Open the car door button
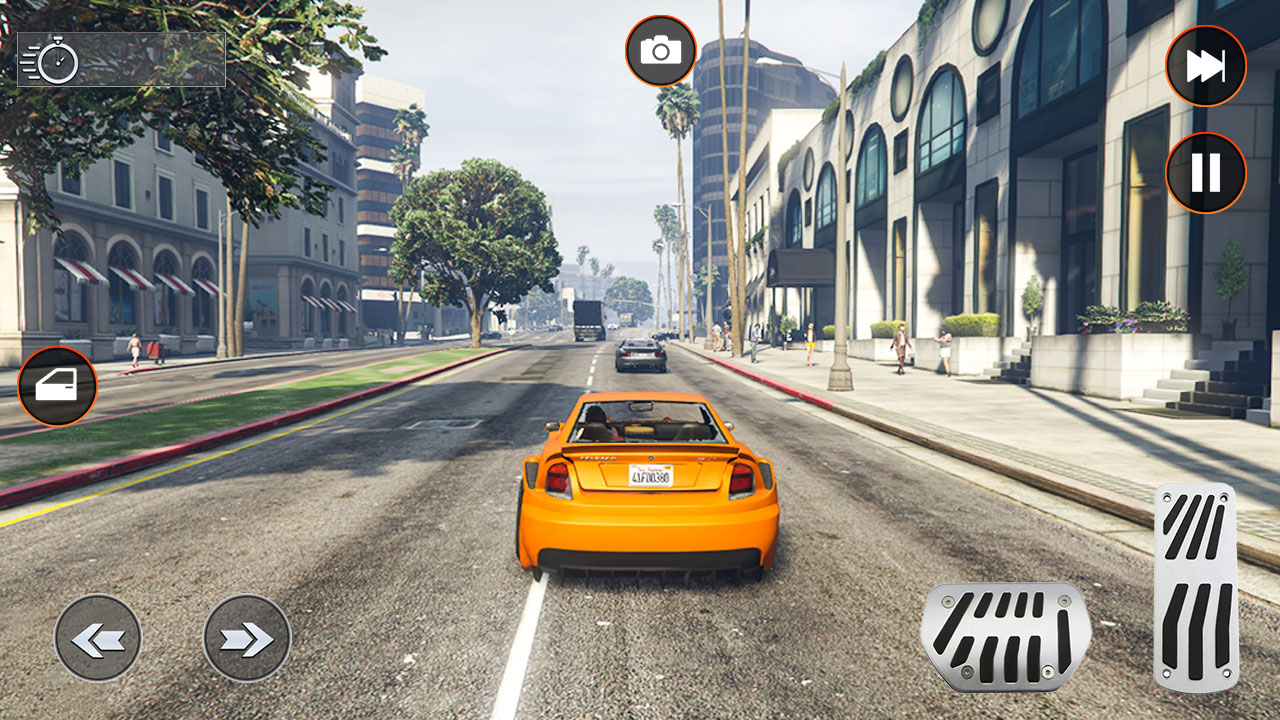The width and height of the screenshot is (1280, 720). pos(57,386)
